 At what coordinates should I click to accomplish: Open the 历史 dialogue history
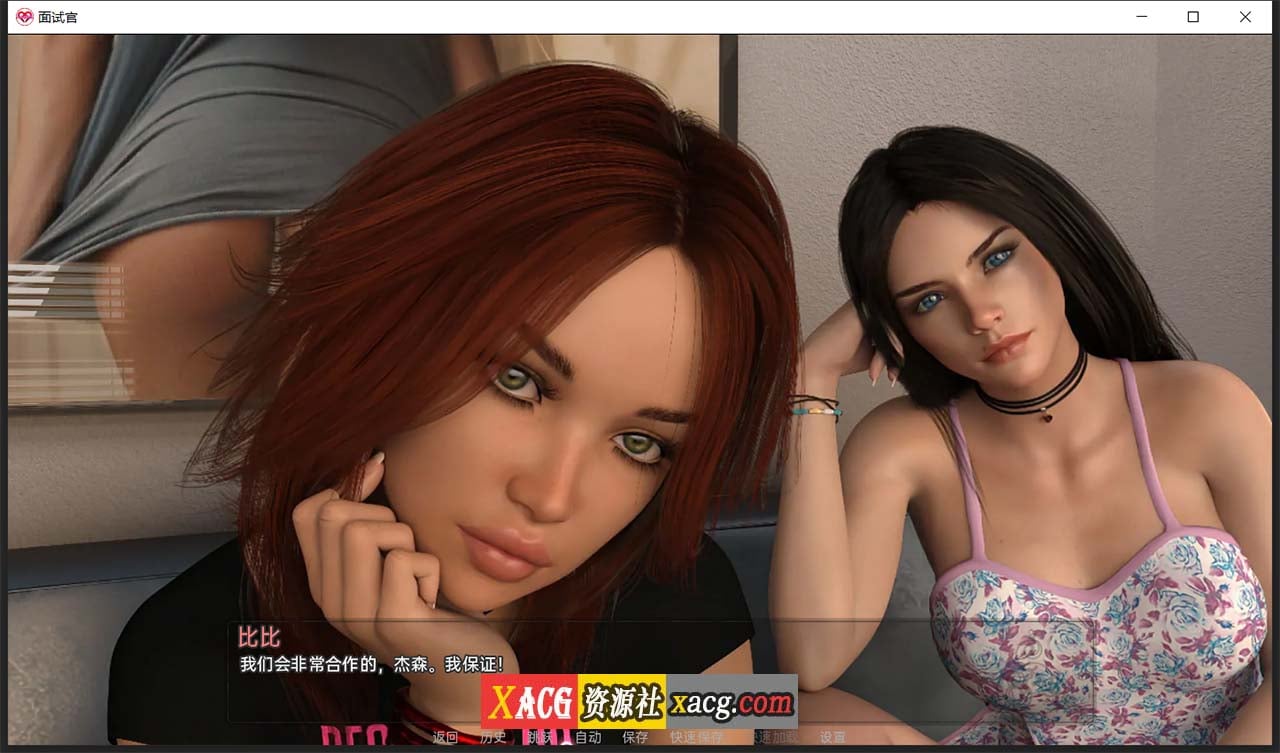pyautogui.click(x=492, y=738)
